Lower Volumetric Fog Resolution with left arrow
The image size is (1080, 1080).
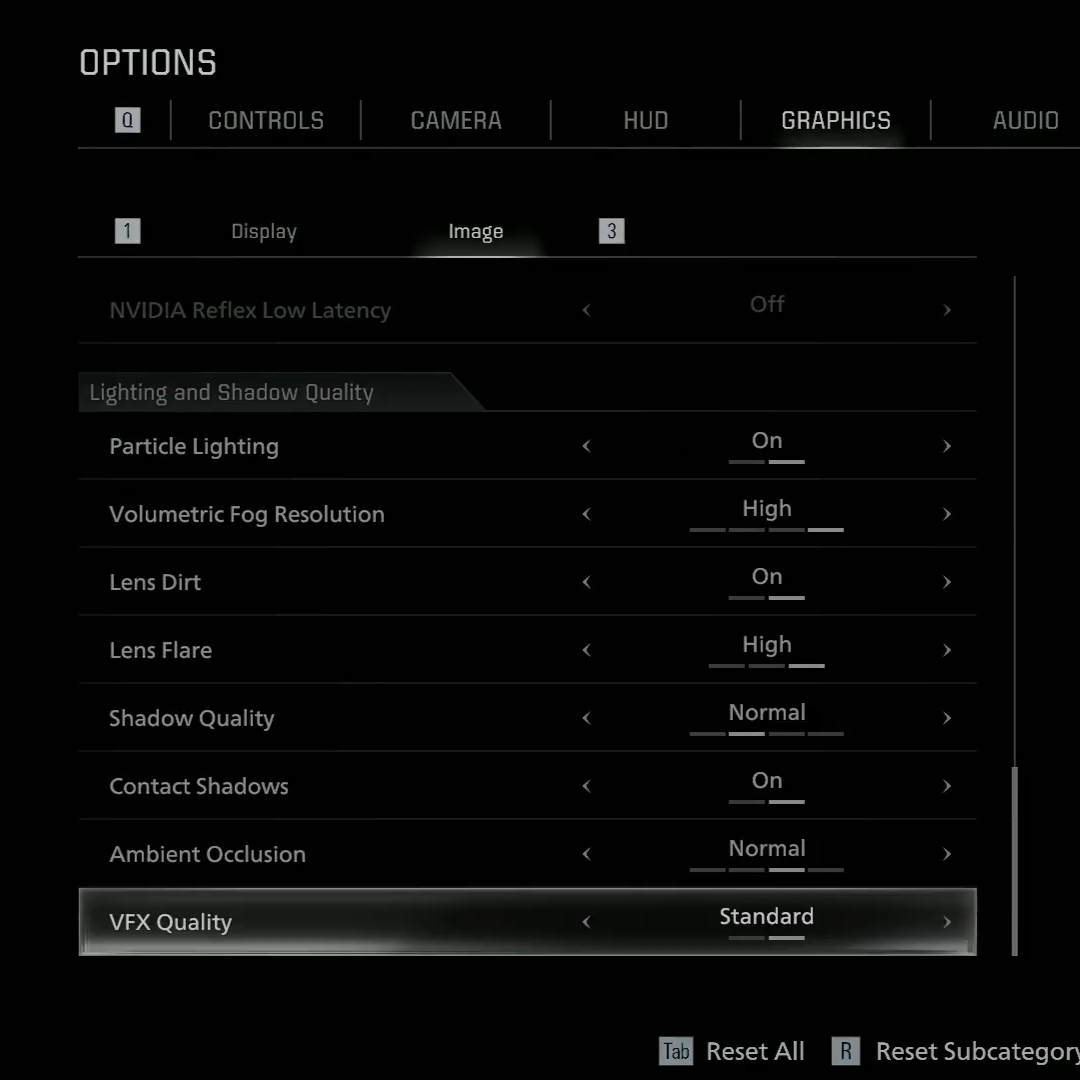[587, 514]
